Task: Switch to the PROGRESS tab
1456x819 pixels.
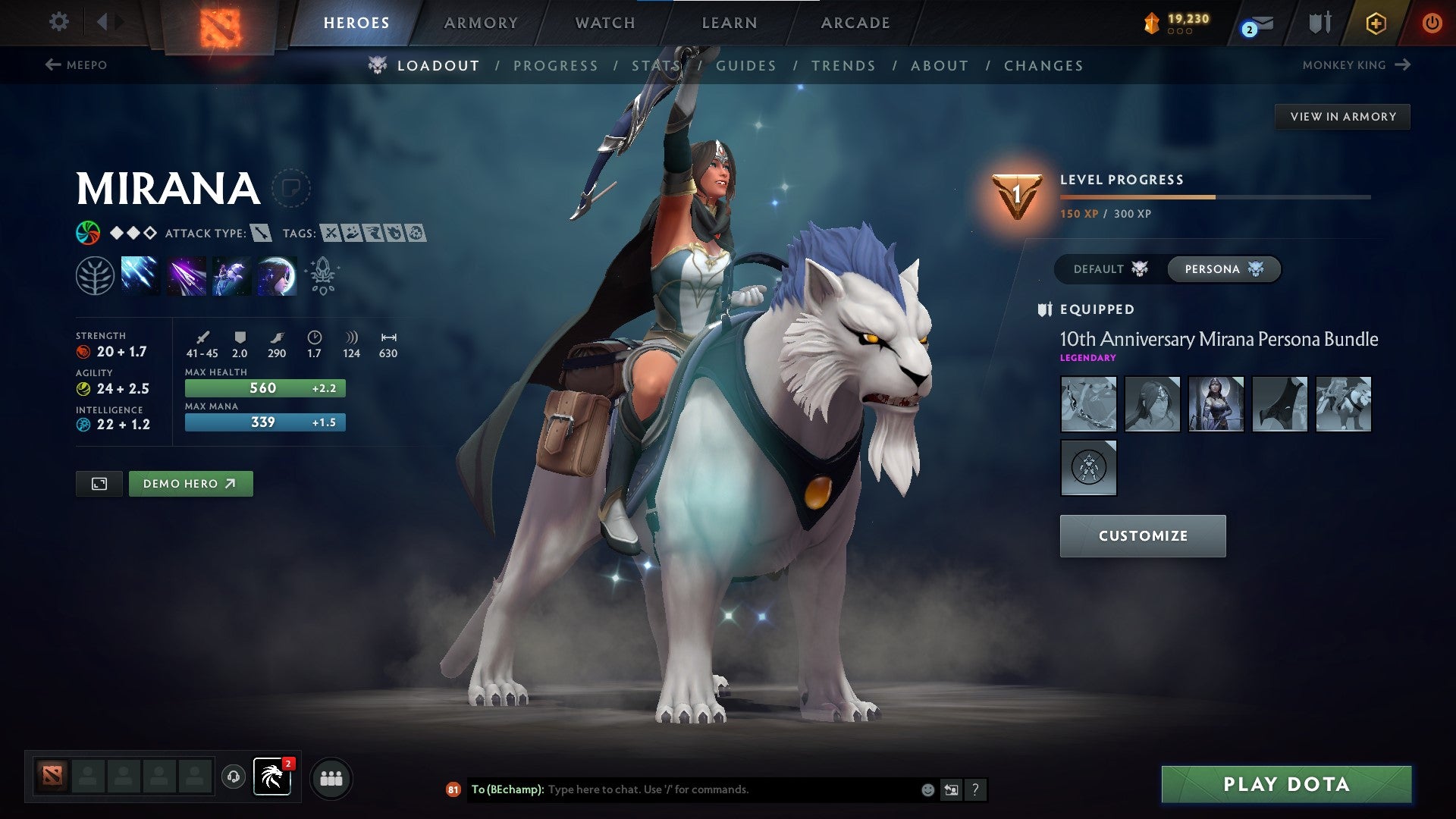Action: (556, 66)
